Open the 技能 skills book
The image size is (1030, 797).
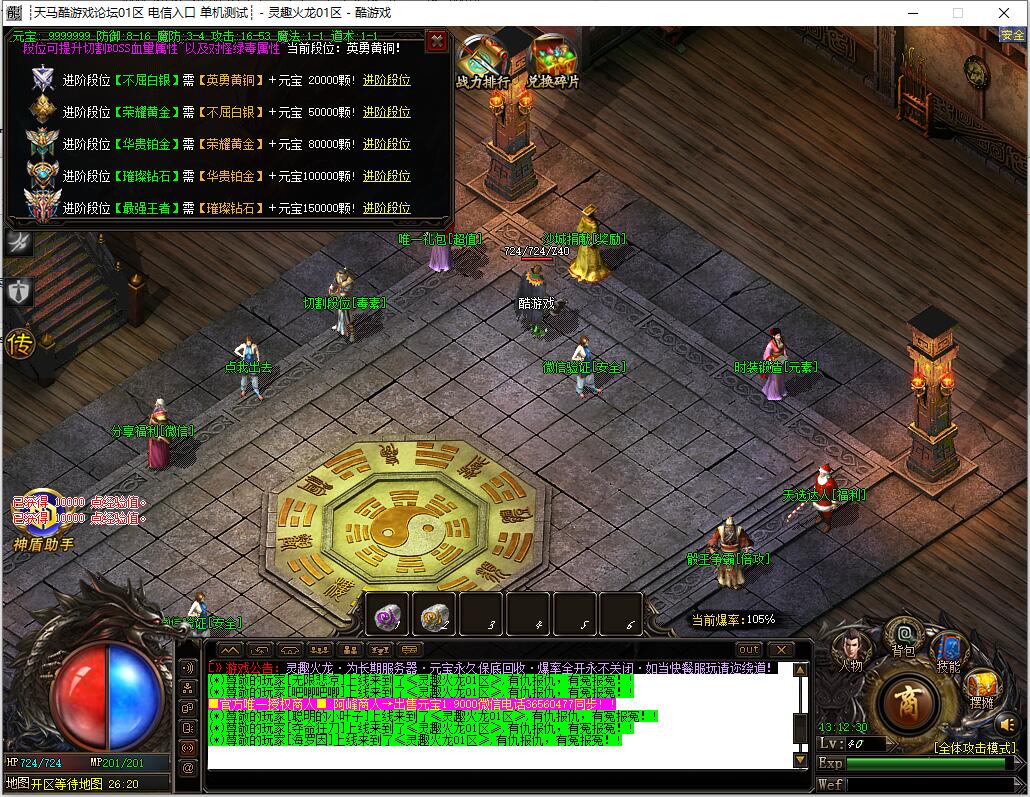[x=948, y=650]
